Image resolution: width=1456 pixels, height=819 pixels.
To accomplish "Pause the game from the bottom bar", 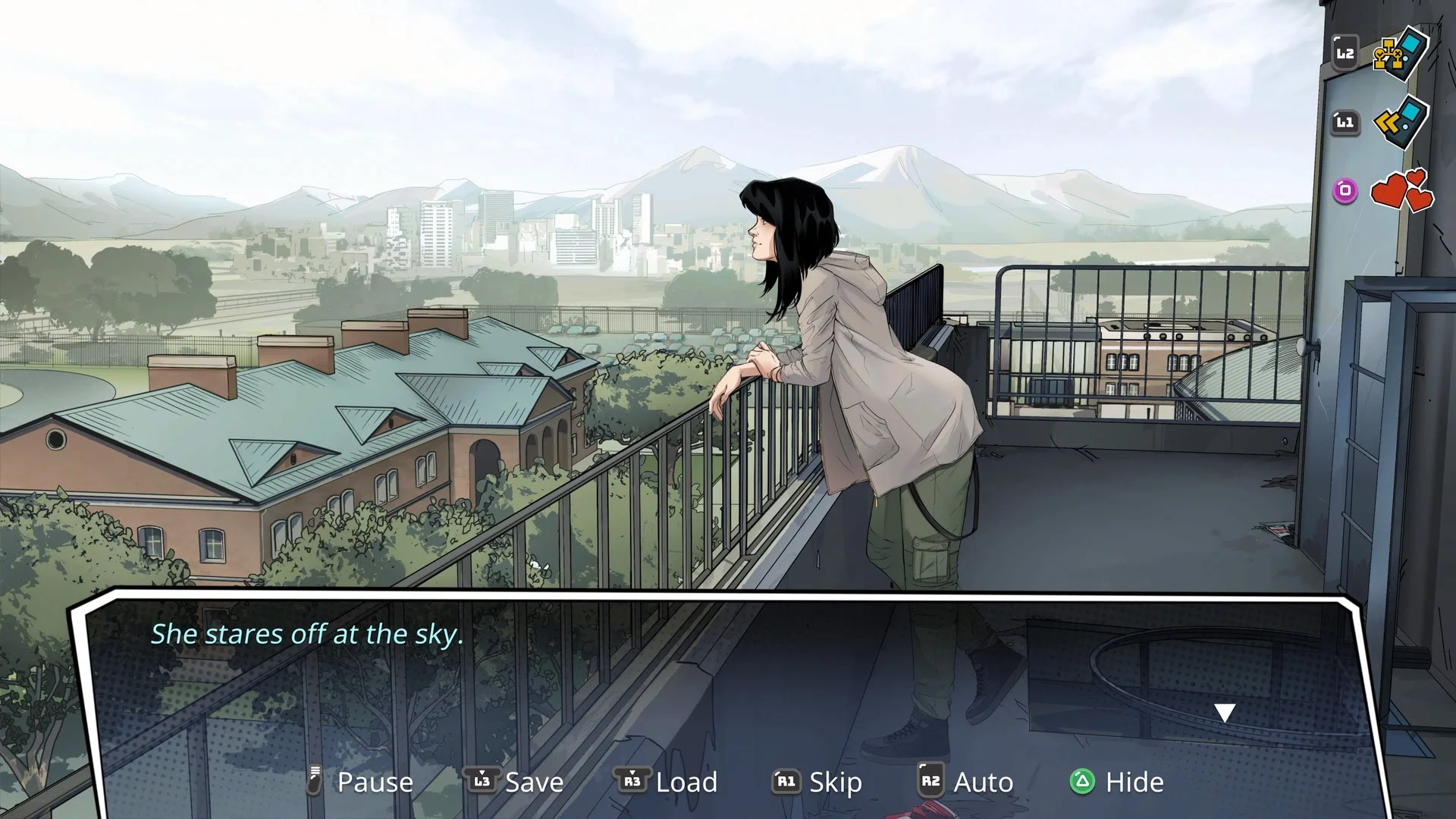I will click(x=362, y=782).
